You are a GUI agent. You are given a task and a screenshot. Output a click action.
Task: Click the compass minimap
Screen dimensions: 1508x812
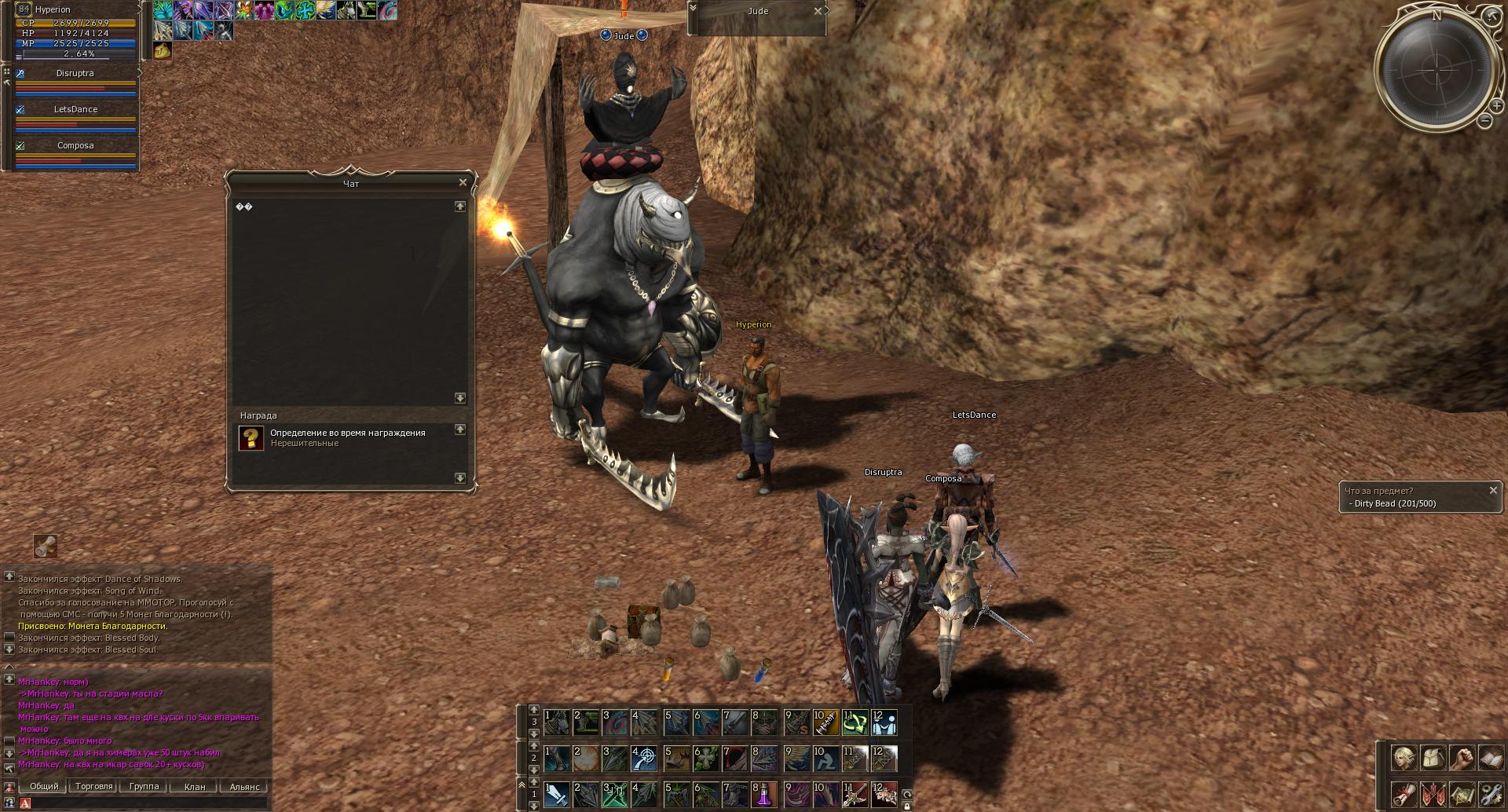1437,71
